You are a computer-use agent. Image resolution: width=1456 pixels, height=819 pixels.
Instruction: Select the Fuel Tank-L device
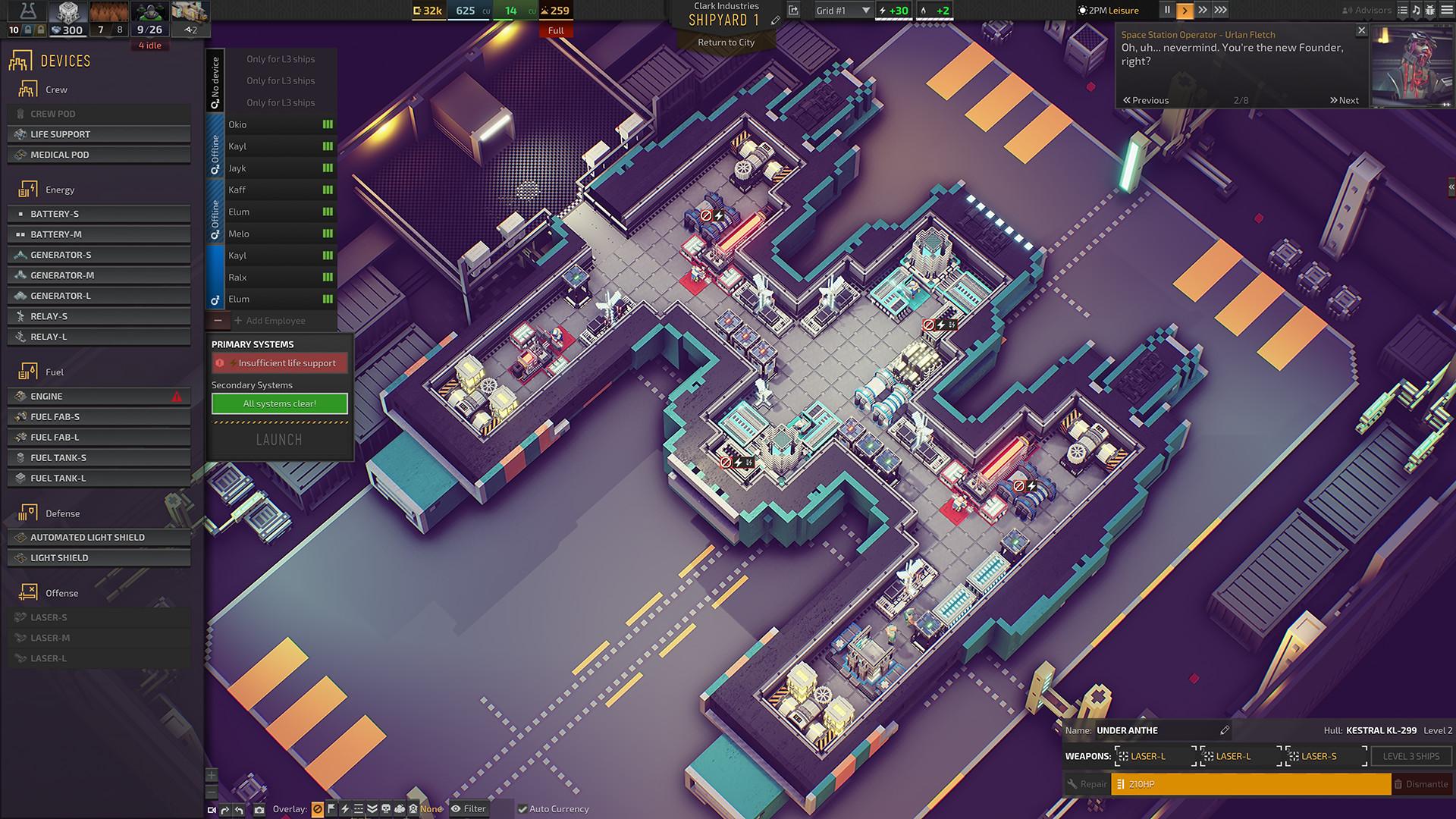[99, 478]
